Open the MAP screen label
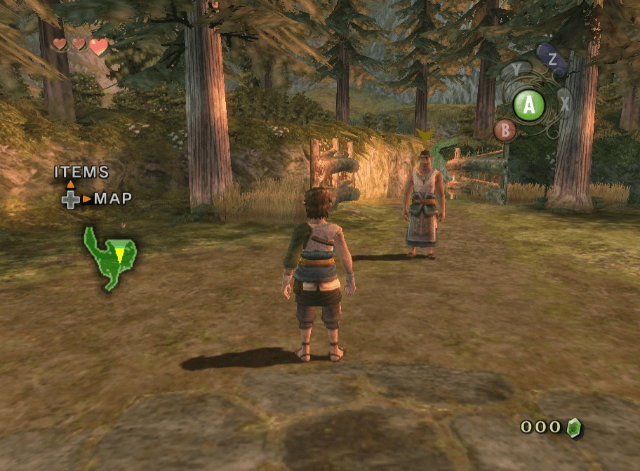 pyautogui.click(x=113, y=199)
